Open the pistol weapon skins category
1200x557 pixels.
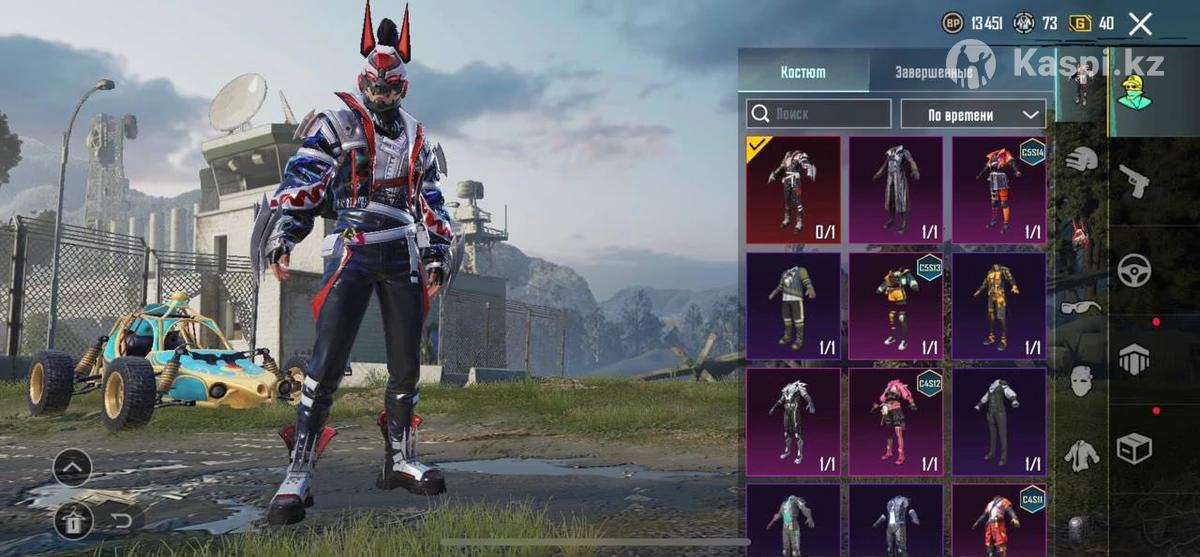tap(1135, 181)
